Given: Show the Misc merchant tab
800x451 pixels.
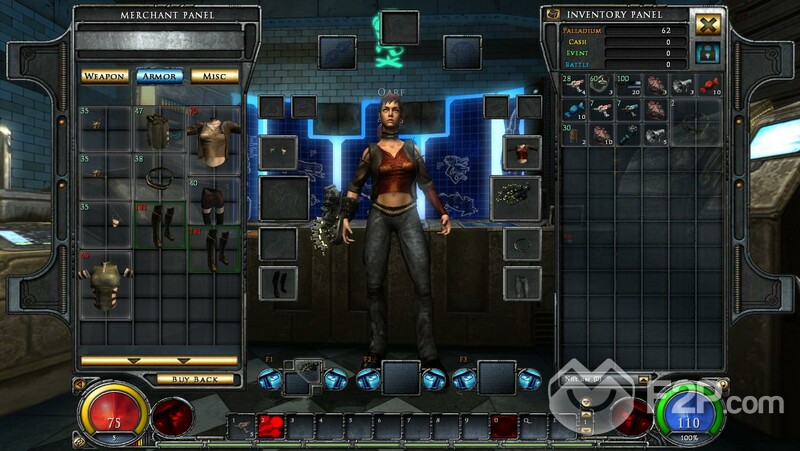Looking at the screenshot, I should click(x=214, y=76).
